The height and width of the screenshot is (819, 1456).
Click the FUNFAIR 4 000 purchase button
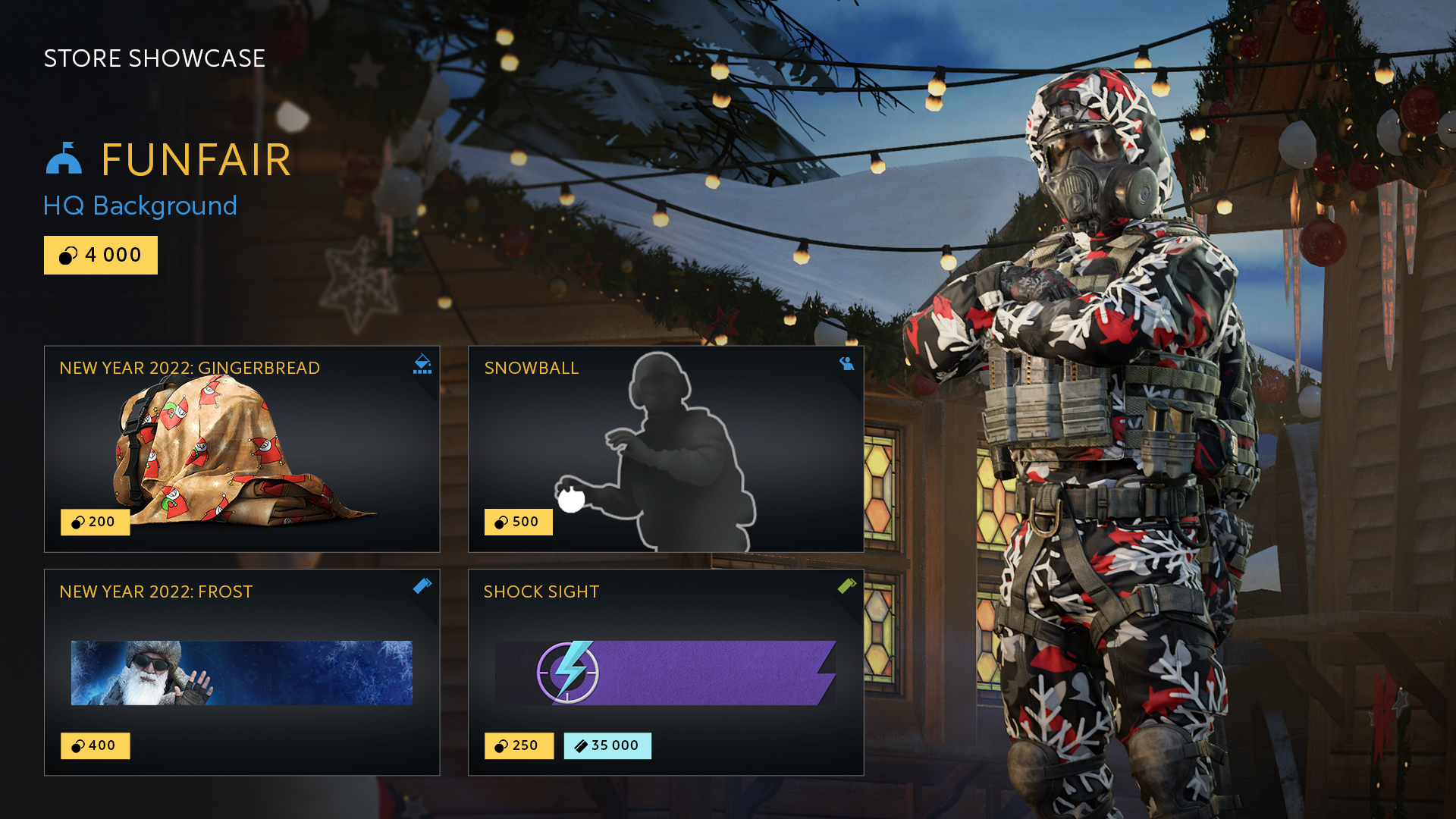100,256
